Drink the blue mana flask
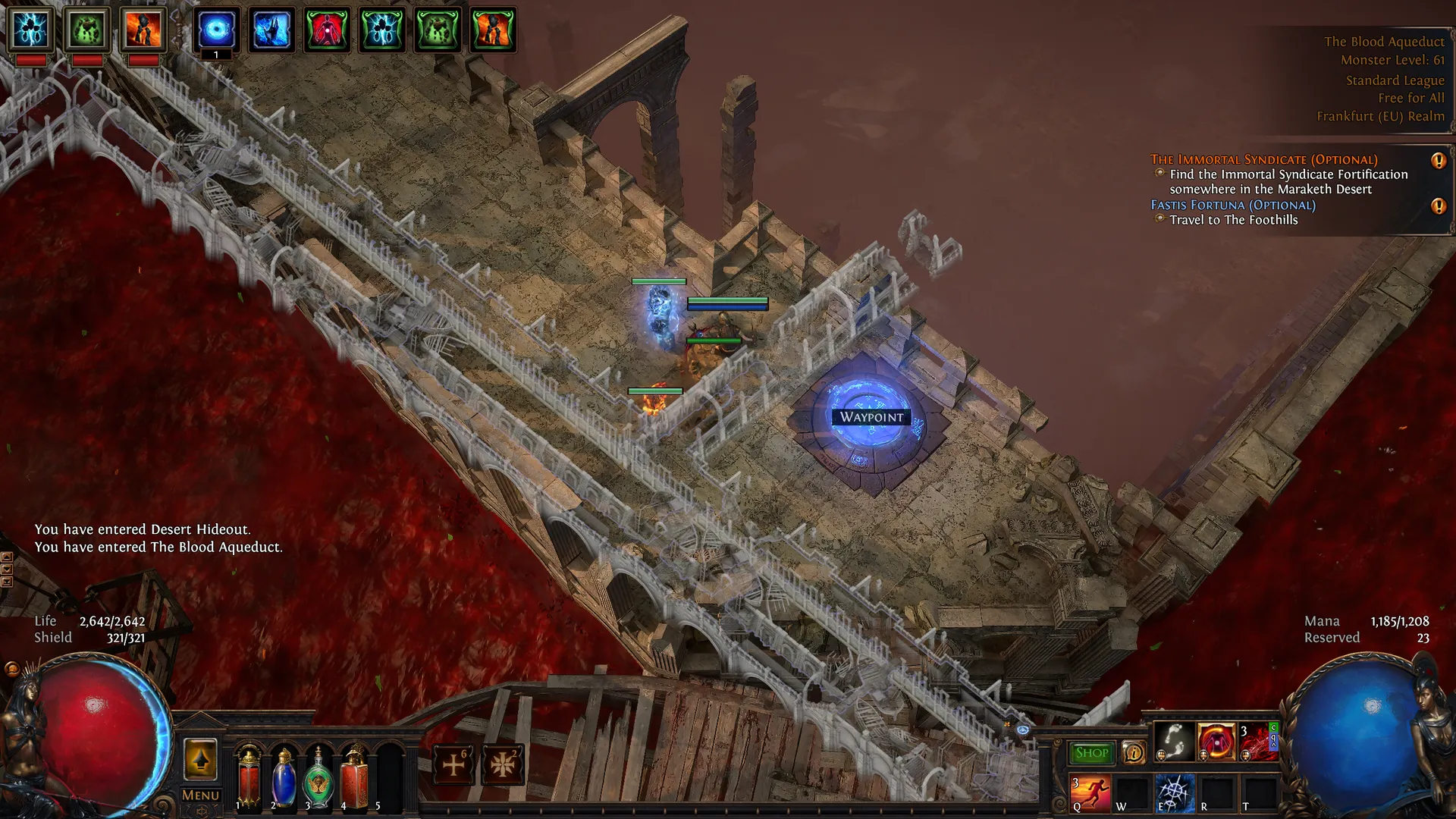This screenshot has height=819, width=1456. [284, 777]
